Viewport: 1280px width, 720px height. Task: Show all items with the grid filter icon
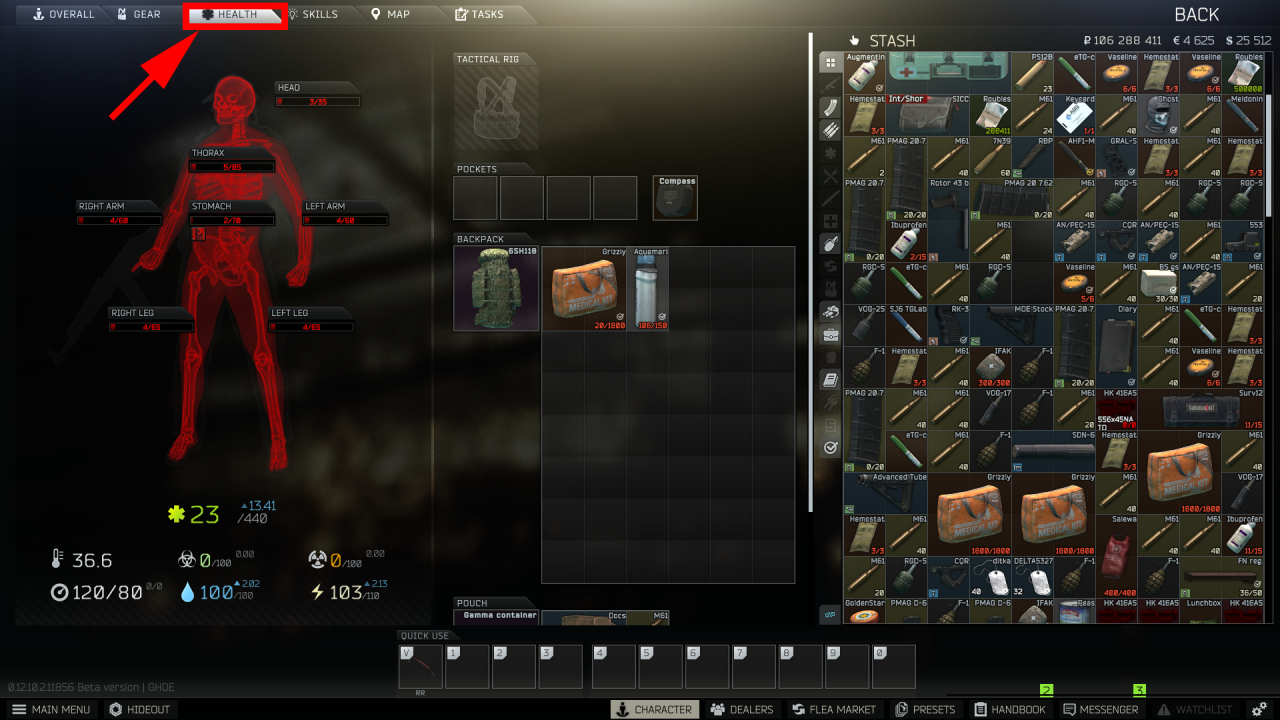tap(830, 63)
